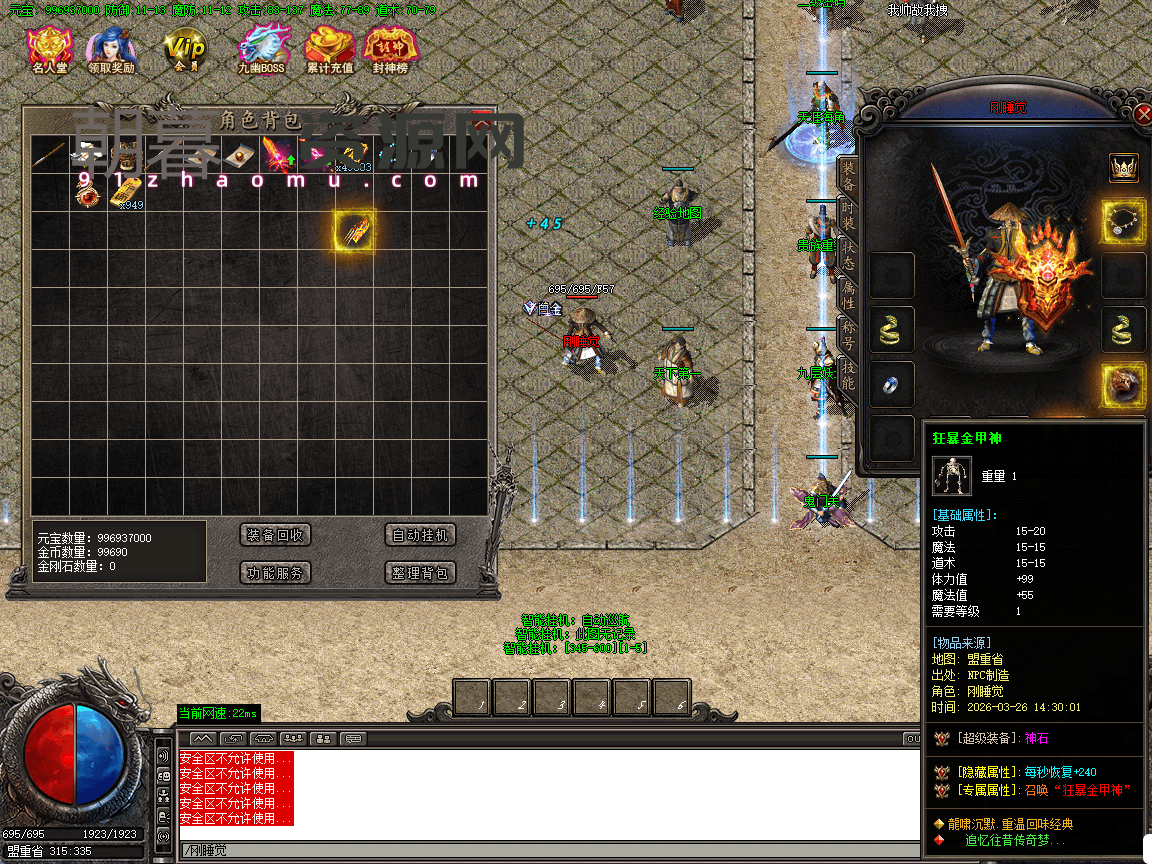Open the 九幽BOSS dragon icon
Viewport: 1152px width, 864px height.
coord(261,49)
